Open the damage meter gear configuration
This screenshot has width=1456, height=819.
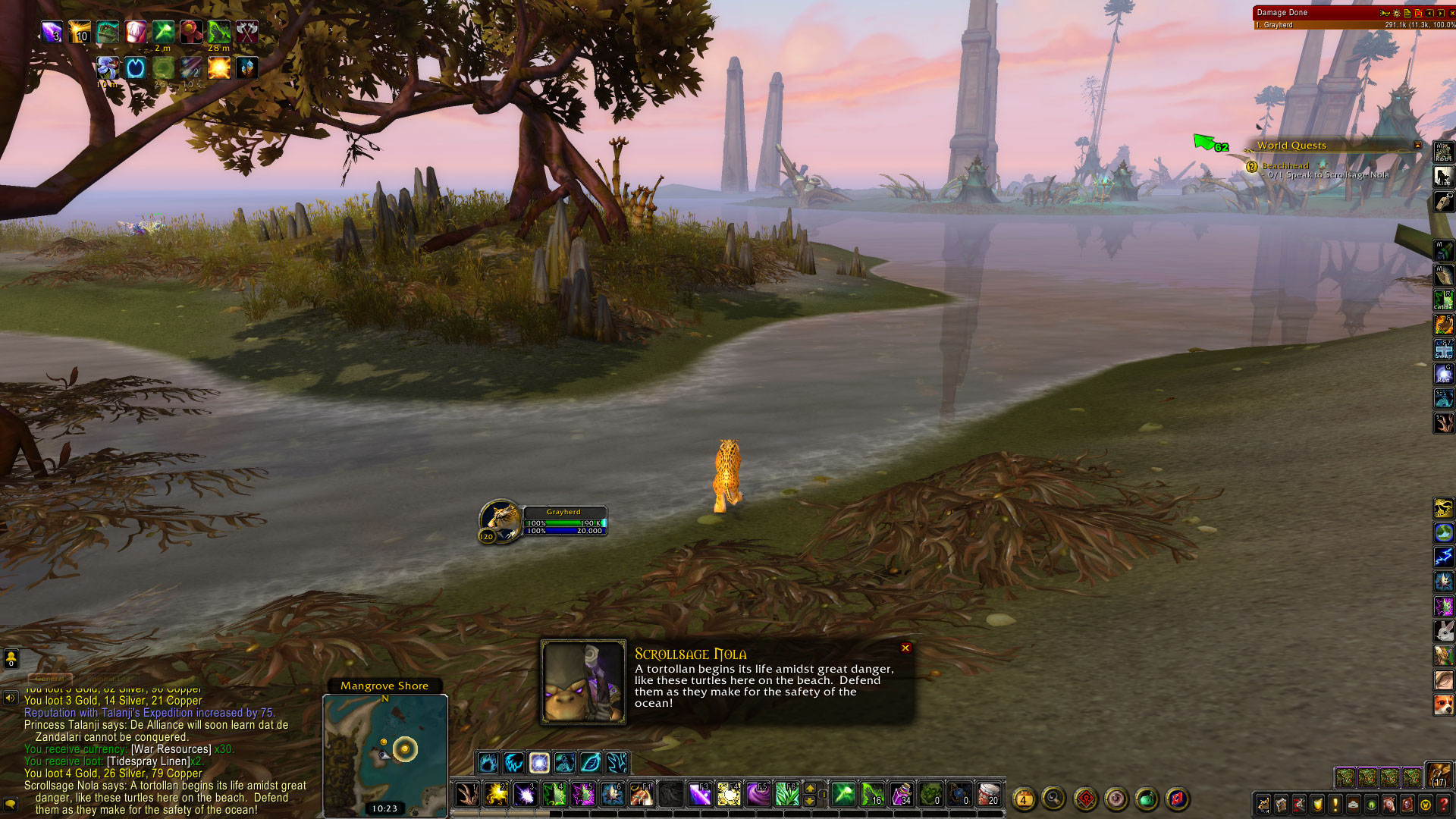(1396, 13)
